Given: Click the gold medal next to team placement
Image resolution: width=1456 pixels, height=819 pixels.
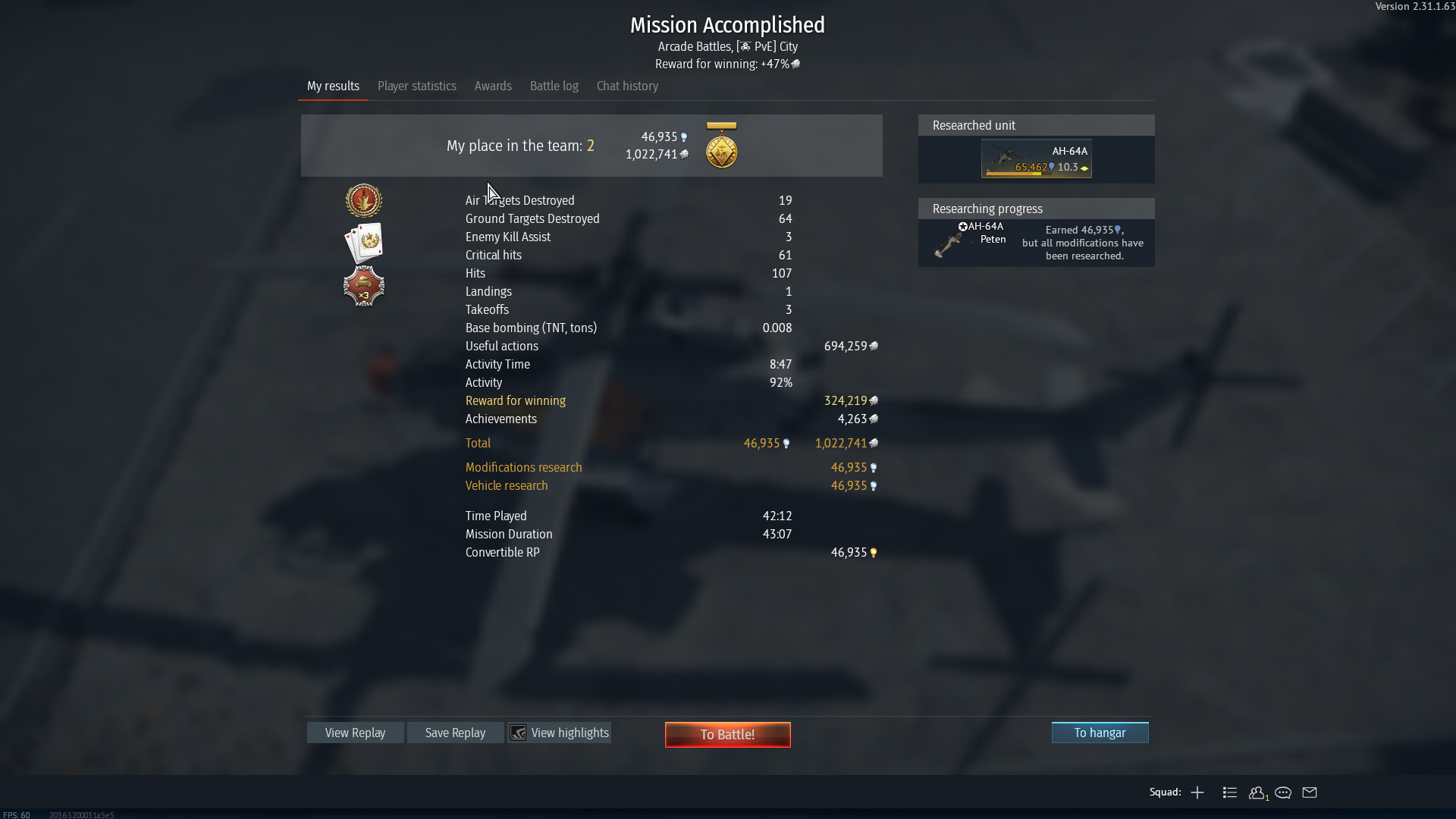Looking at the screenshot, I should (721, 149).
